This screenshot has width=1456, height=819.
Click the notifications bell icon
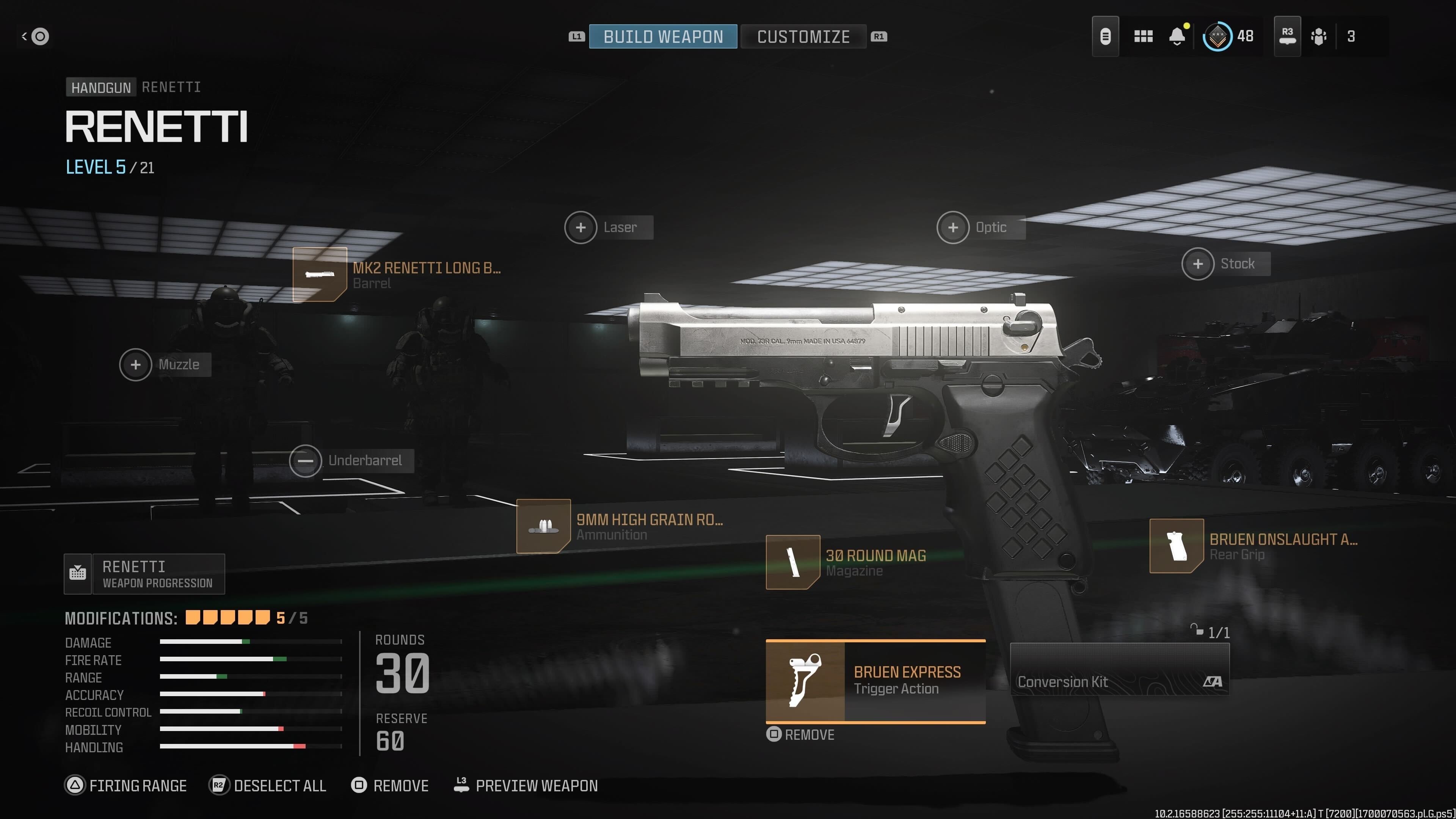pyautogui.click(x=1177, y=36)
